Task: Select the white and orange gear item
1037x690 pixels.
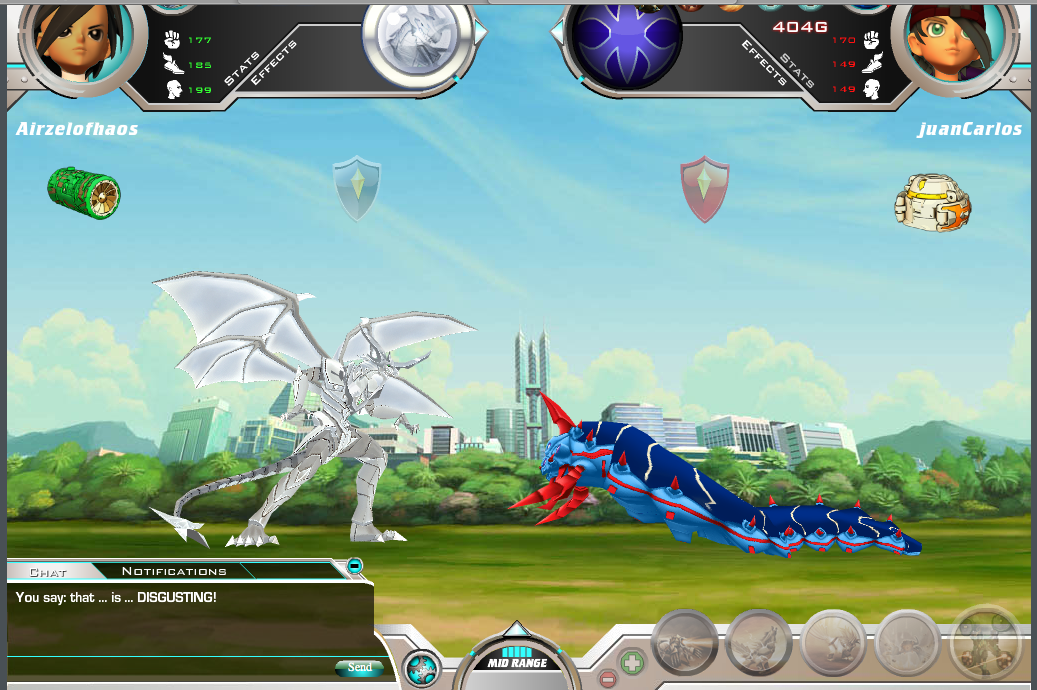Action: pyautogui.click(x=932, y=201)
